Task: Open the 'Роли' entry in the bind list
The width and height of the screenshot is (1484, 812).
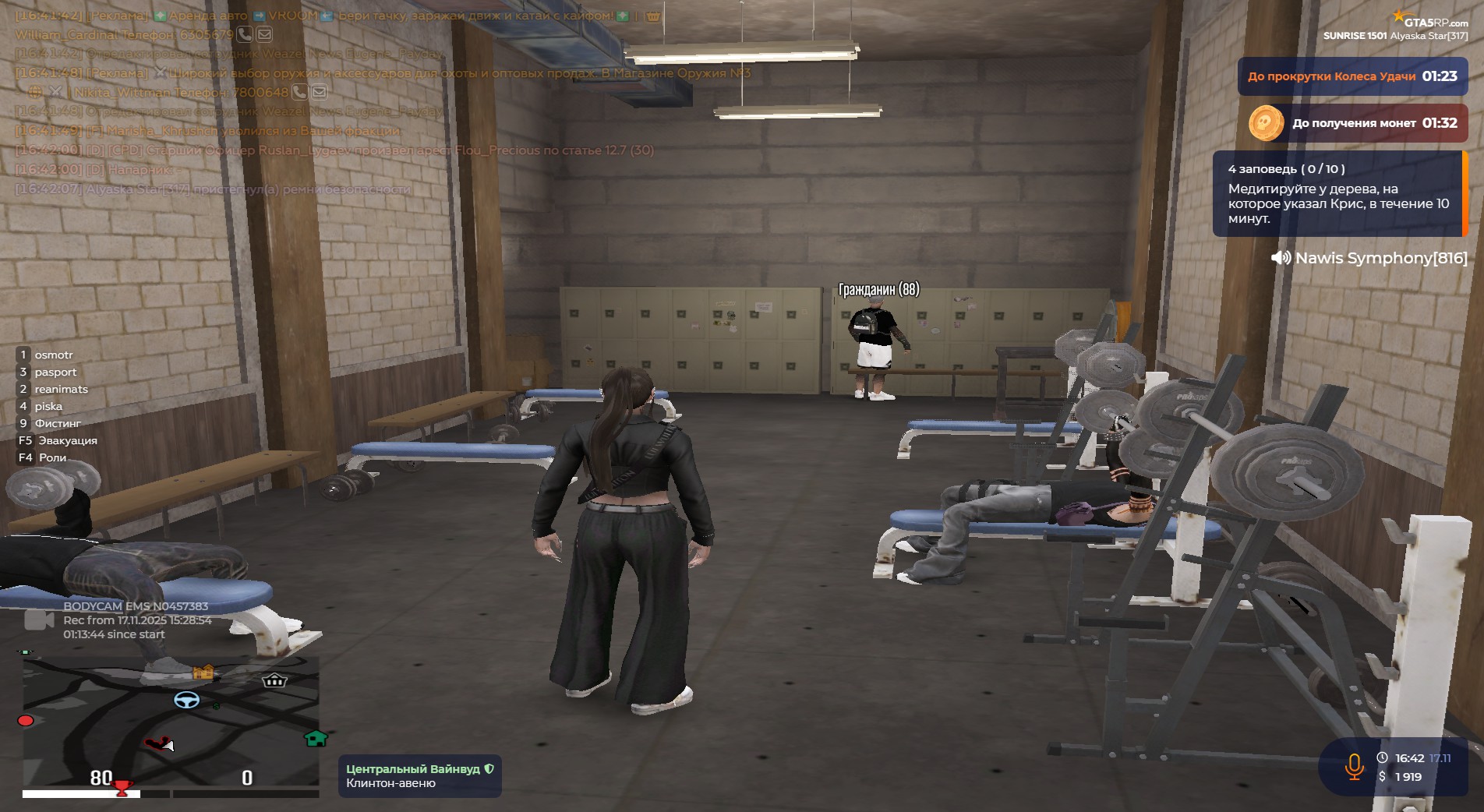Action: [x=51, y=457]
